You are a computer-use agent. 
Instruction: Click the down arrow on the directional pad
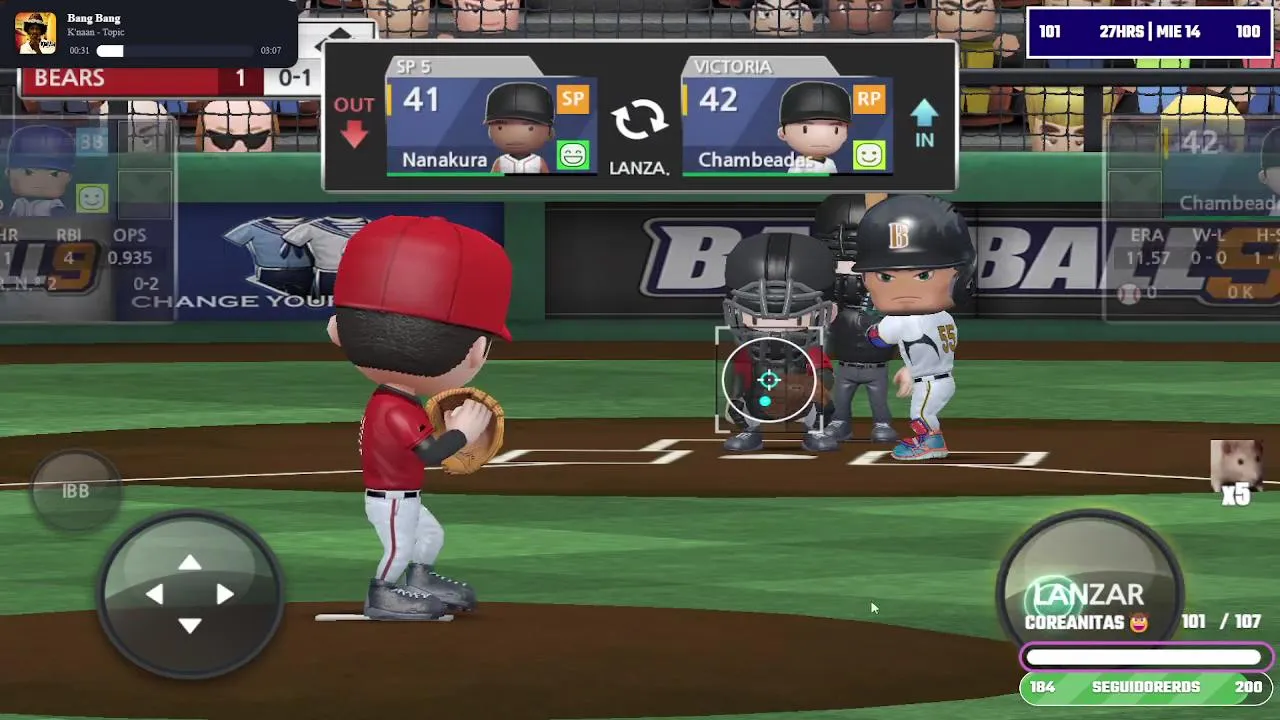(190, 626)
